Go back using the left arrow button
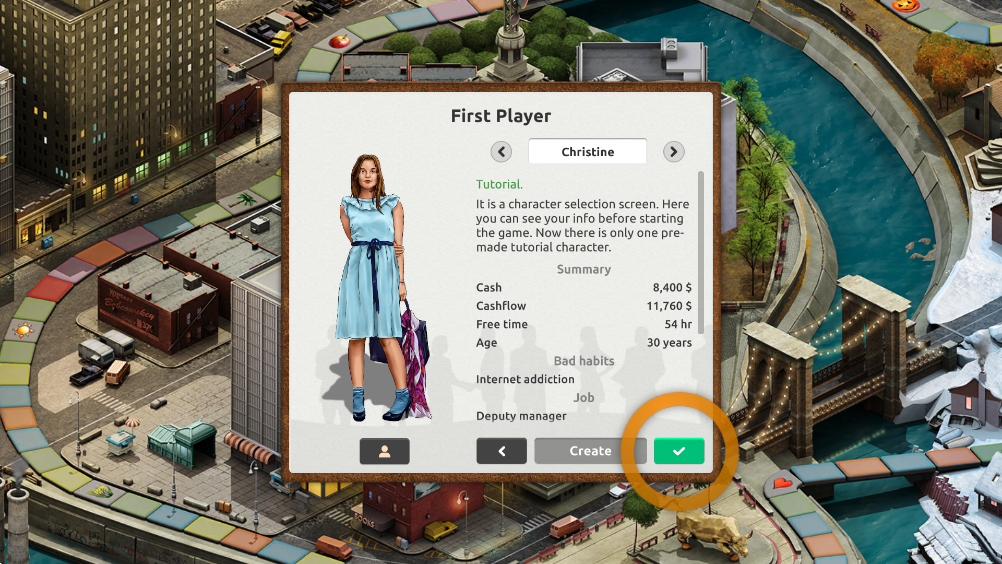The width and height of the screenshot is (1002, 564). click(501, 451)
